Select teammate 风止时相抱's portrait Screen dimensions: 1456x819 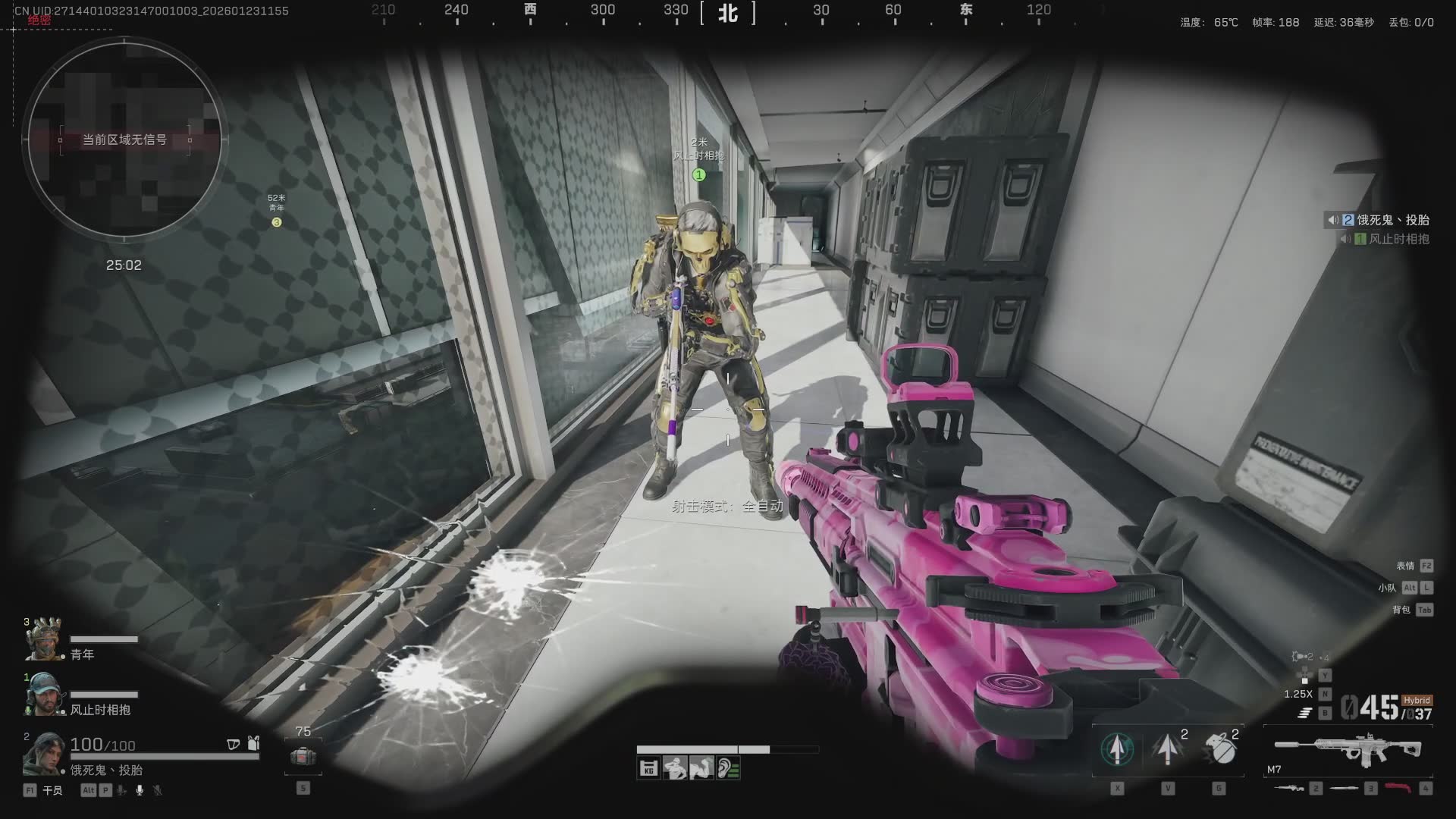43,695
